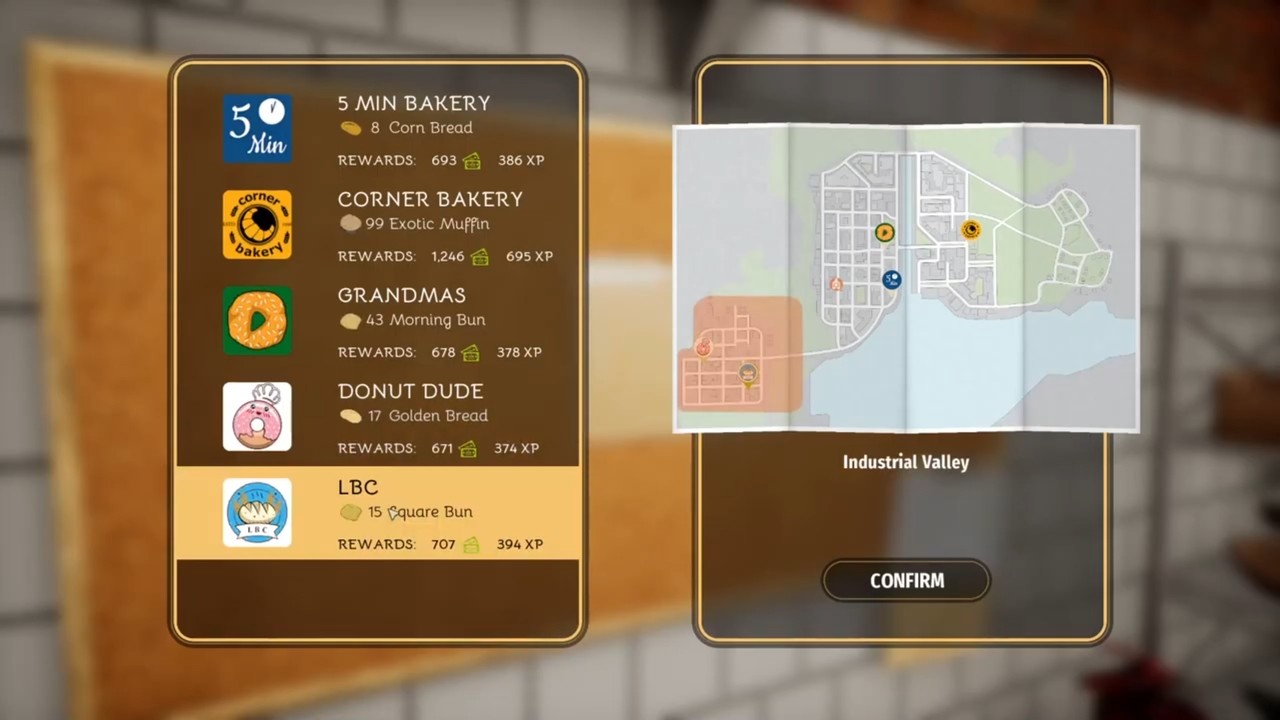Click the LBC bakery logo
The height and width of the screenshot is (720, 1280).
coord(257,512)
